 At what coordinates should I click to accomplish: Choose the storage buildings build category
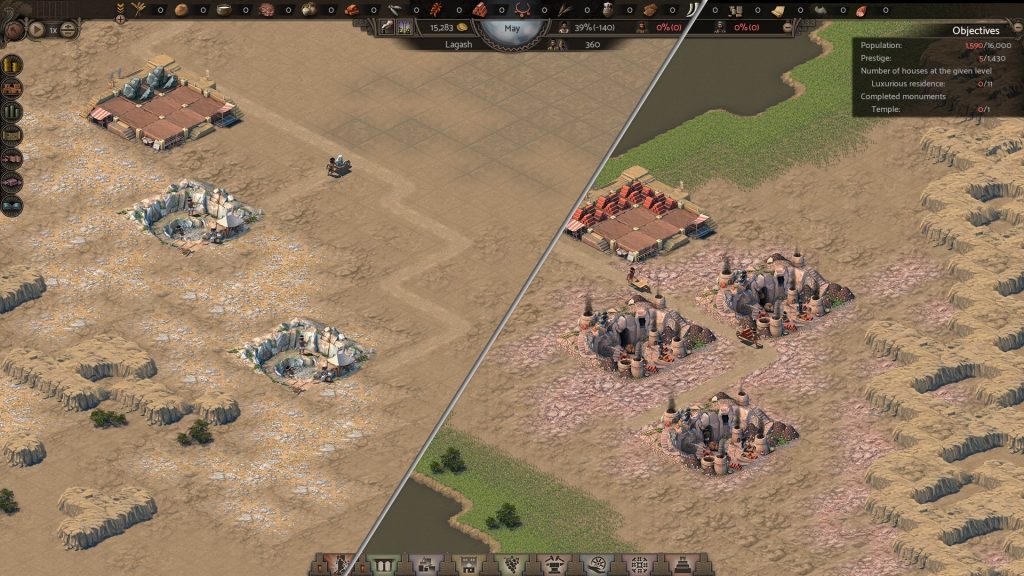425,565
